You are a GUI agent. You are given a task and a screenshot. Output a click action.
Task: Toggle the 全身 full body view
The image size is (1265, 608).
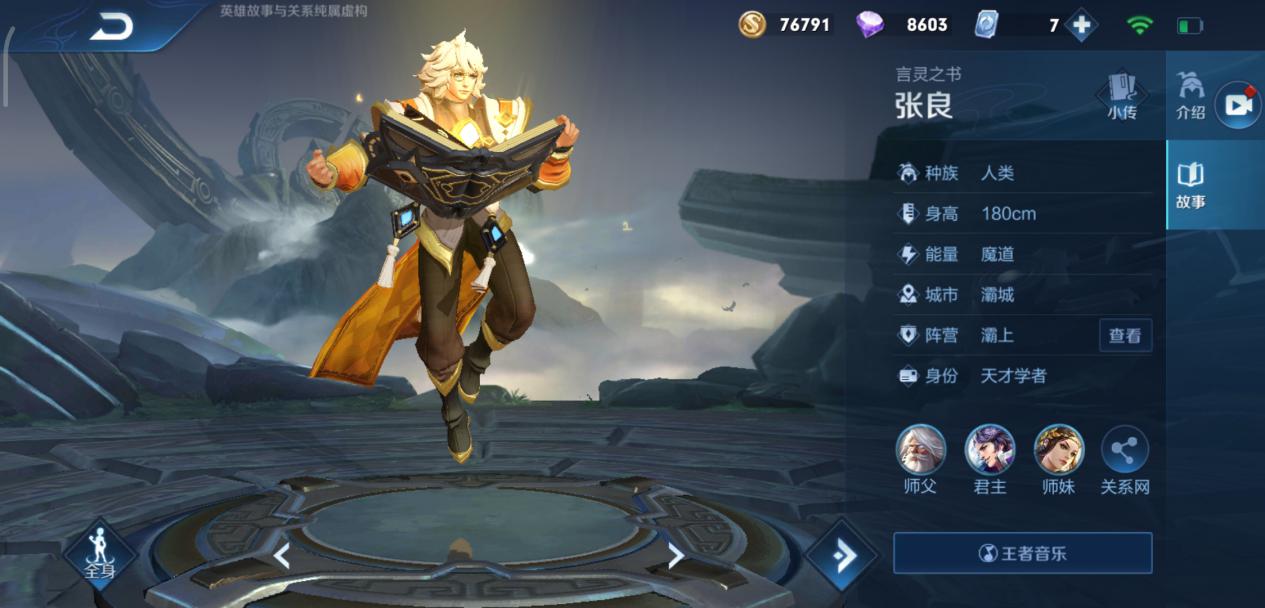click(100, 552)
